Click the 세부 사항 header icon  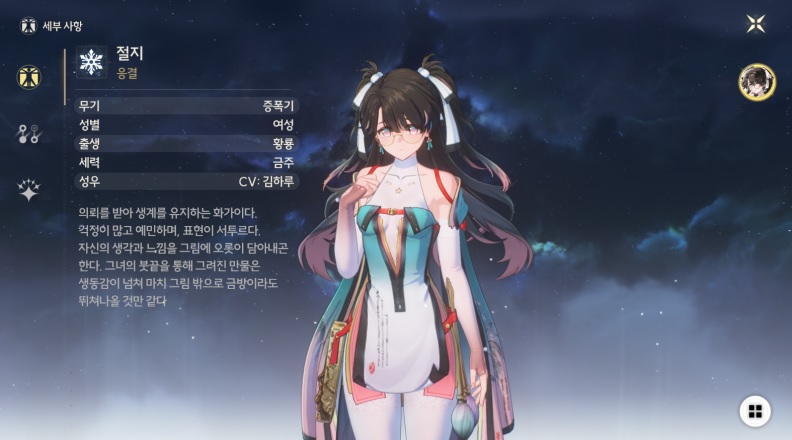tap(28, 25)
